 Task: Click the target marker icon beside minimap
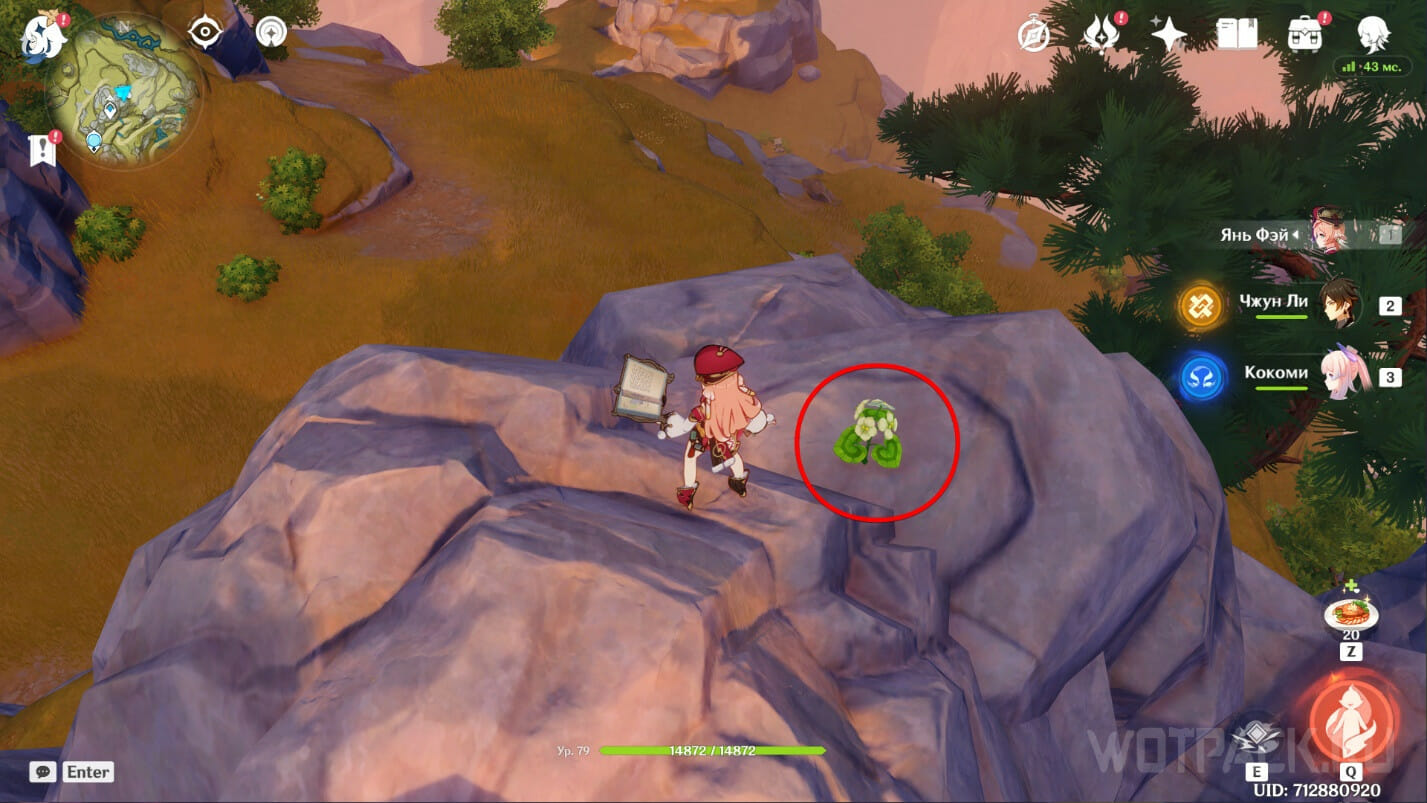coord(205,33)
